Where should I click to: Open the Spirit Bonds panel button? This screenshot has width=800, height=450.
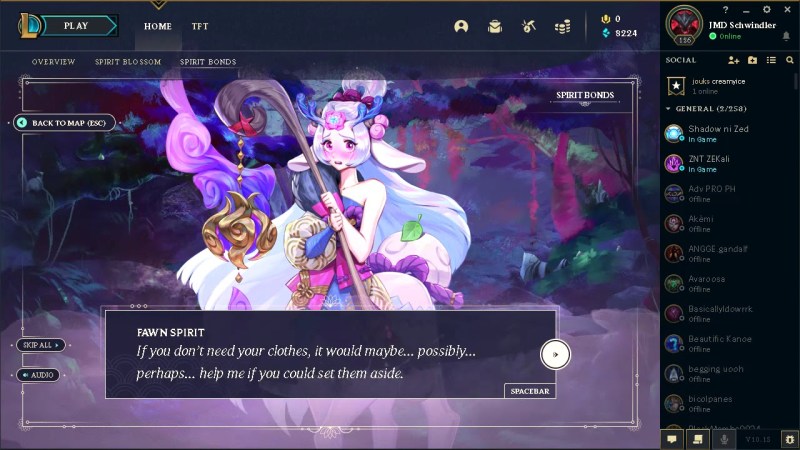click(x=585, y=96)
